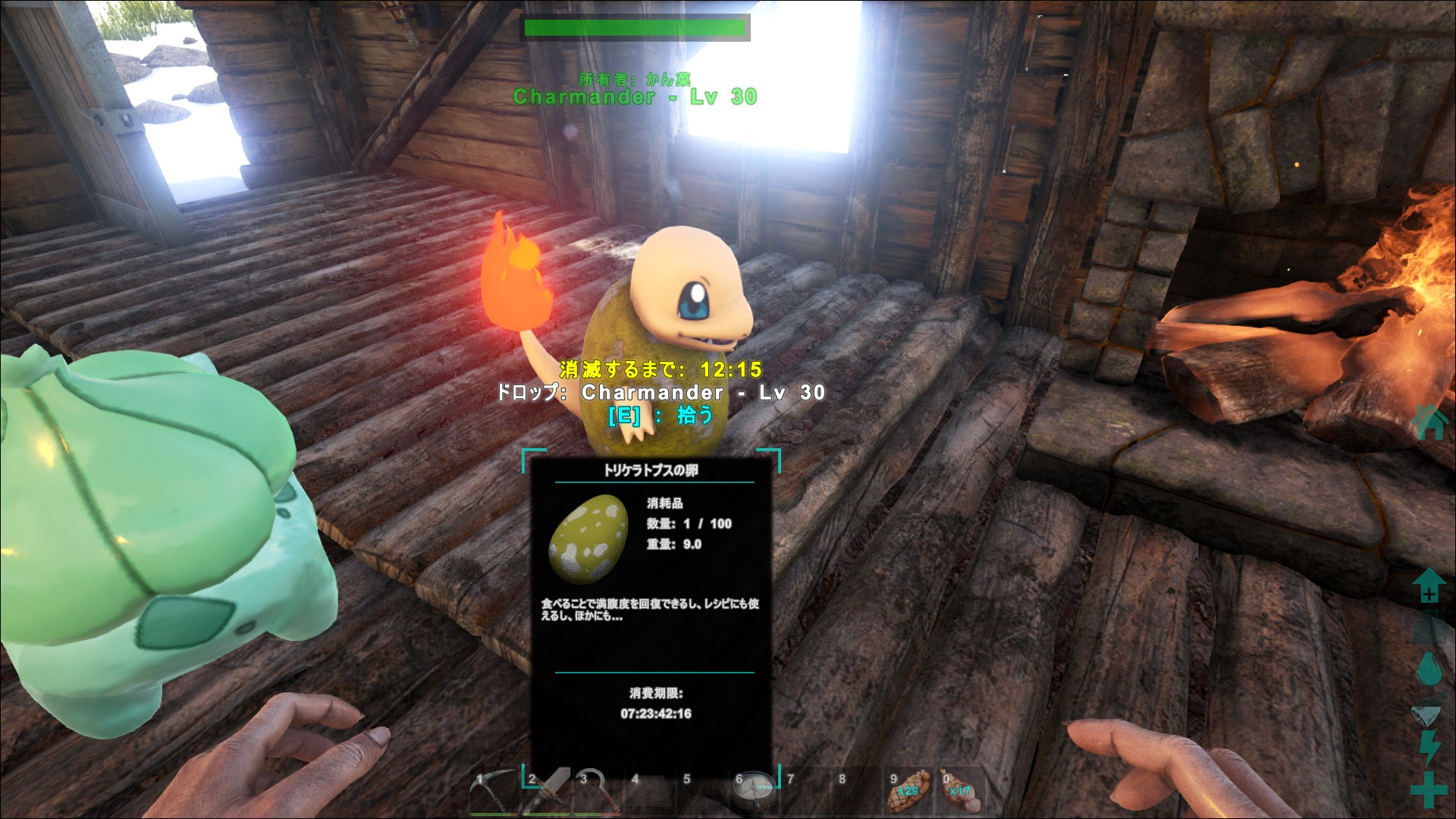1456x819 pixels.
Task: Use the cooked meat stack of 29
Action: pos(908,792)
